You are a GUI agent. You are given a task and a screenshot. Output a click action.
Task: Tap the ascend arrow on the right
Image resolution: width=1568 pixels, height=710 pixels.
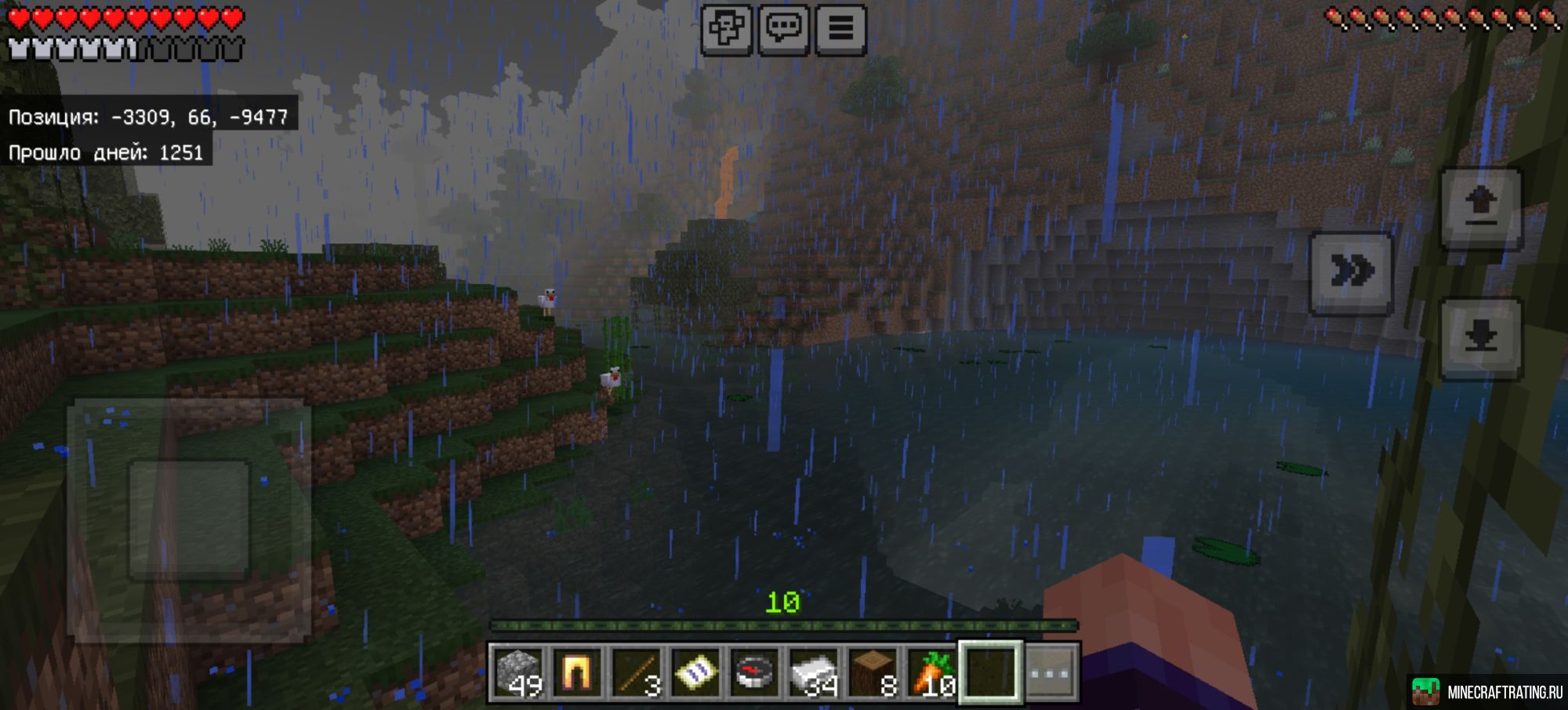tap(1480, 209)
